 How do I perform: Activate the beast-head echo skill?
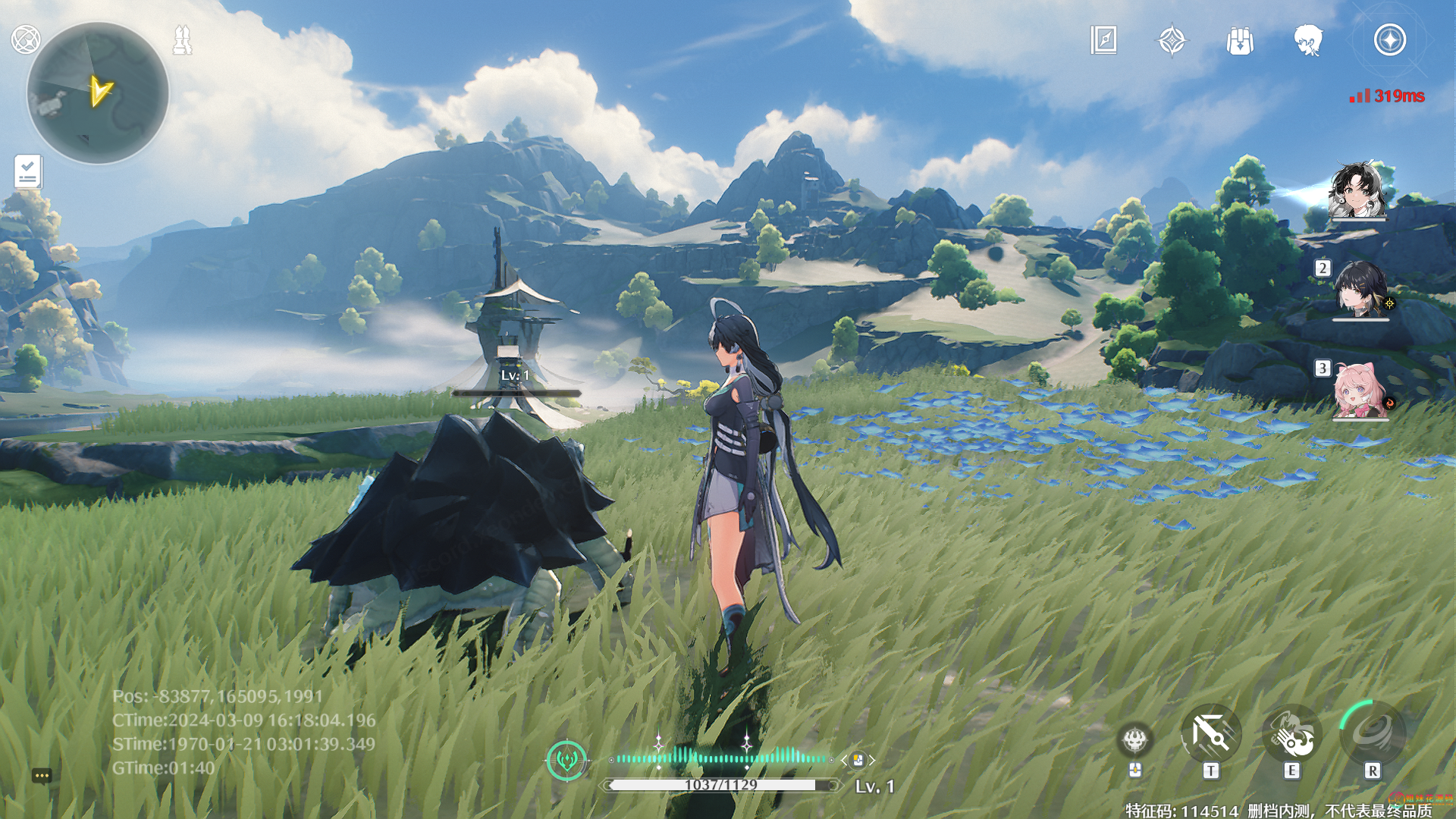pyautogui.click(x=1134, y=739)
